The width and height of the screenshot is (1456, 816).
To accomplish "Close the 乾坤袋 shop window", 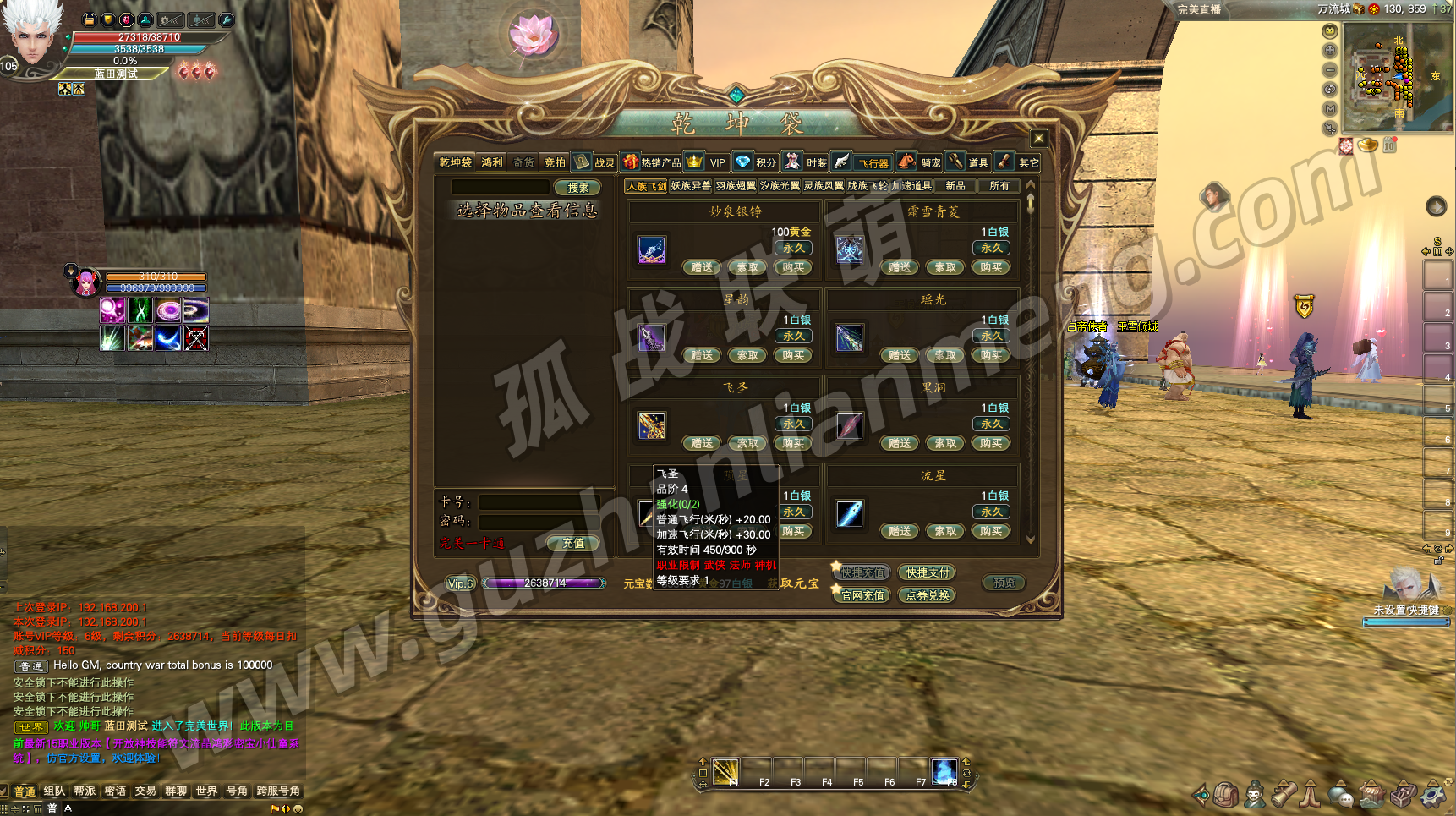I will click(x=1039, y=138).
